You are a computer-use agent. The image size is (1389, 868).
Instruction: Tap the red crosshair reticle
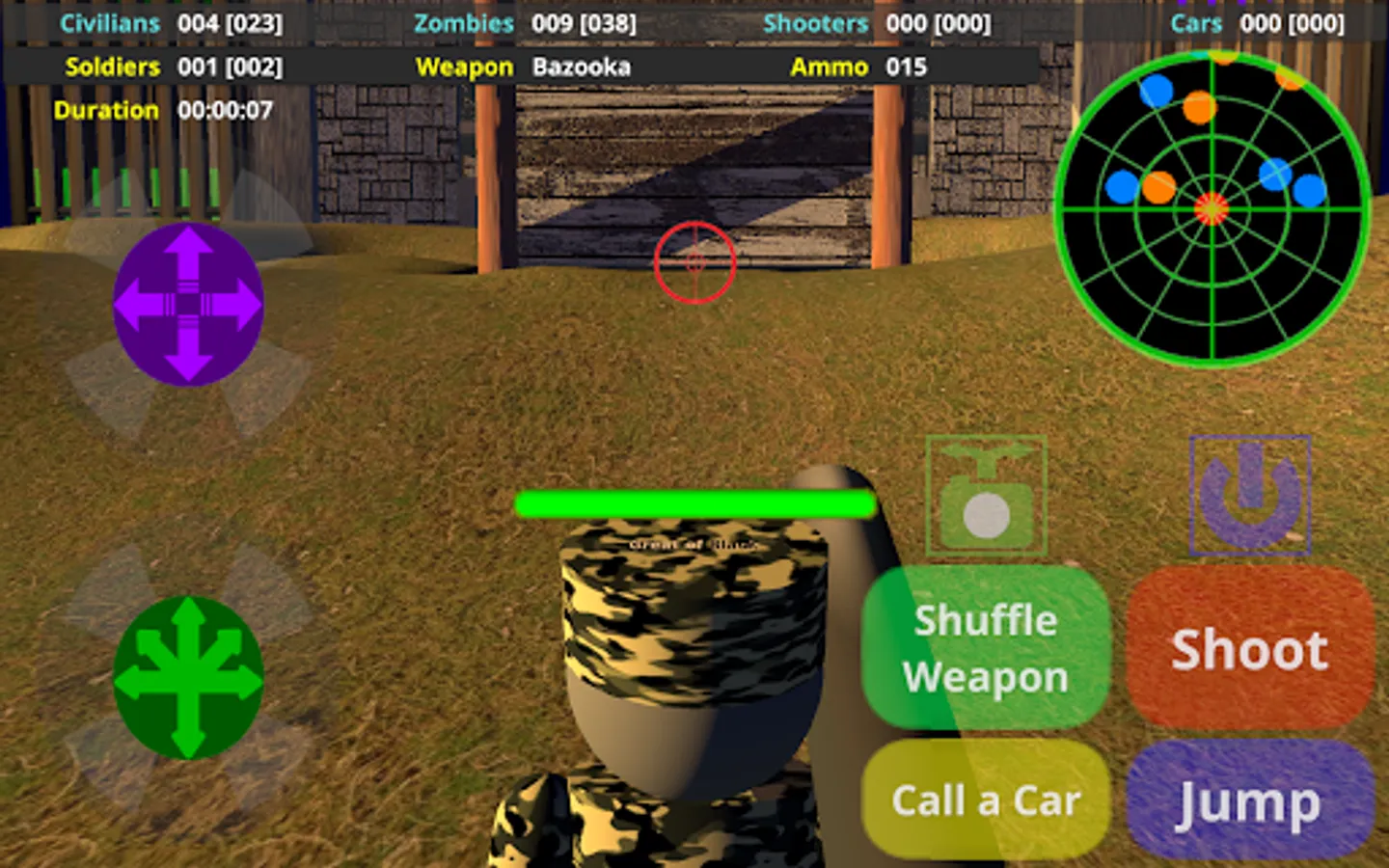[x=694, y=263]
